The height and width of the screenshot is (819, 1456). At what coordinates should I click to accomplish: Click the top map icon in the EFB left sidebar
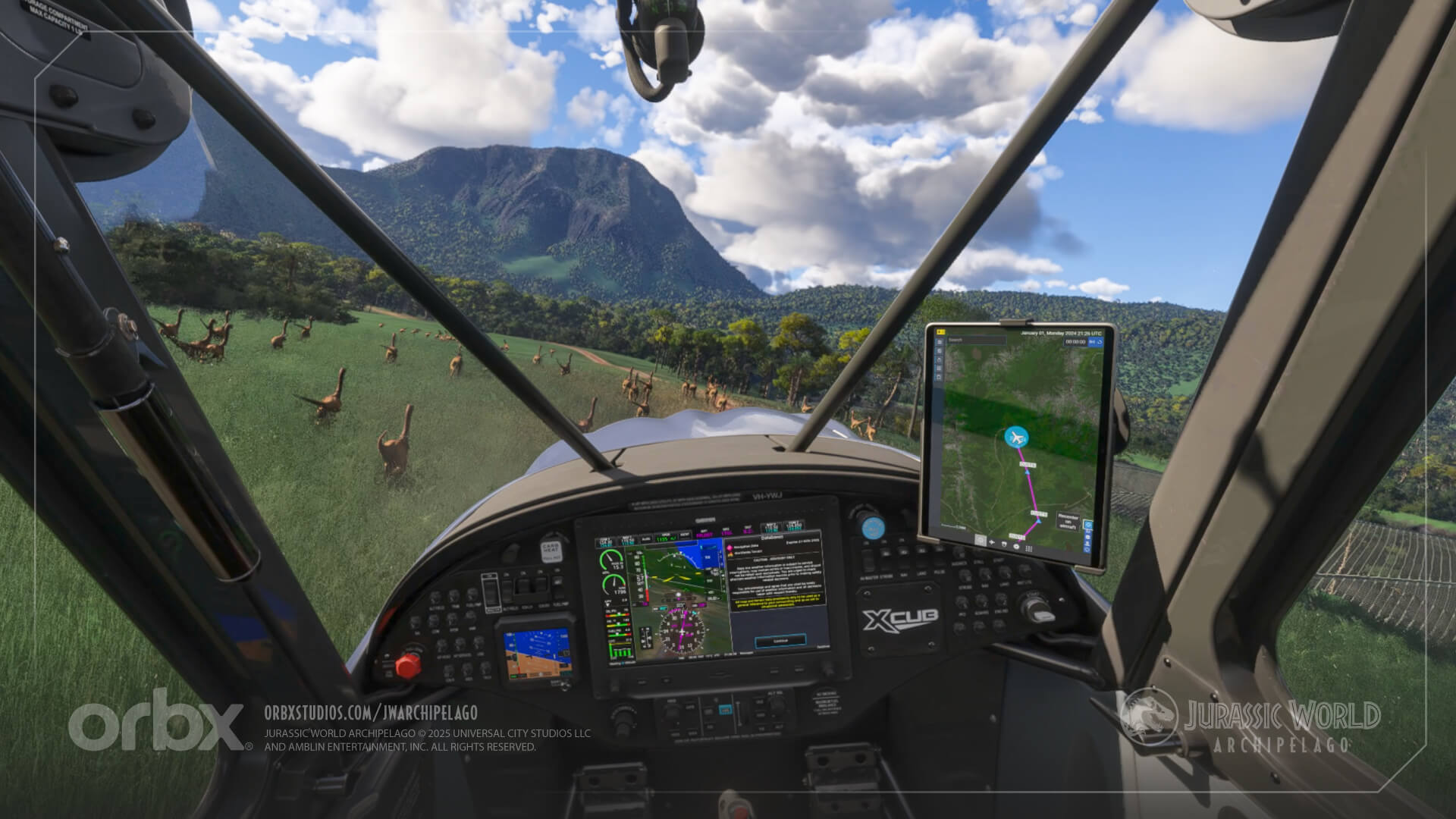tap(937, 341)
